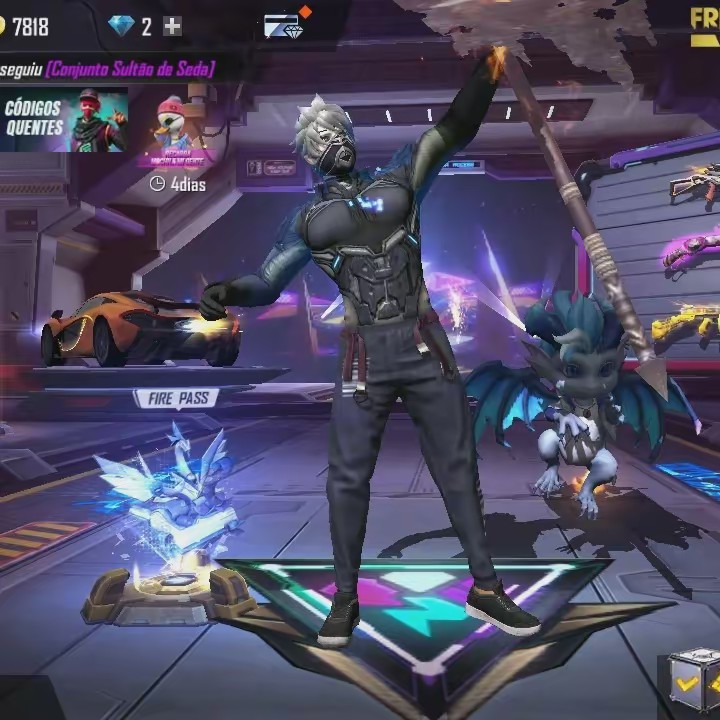Open the diamond voucher card icon
This screenshot has width=720, height=720.
point(283,26)
